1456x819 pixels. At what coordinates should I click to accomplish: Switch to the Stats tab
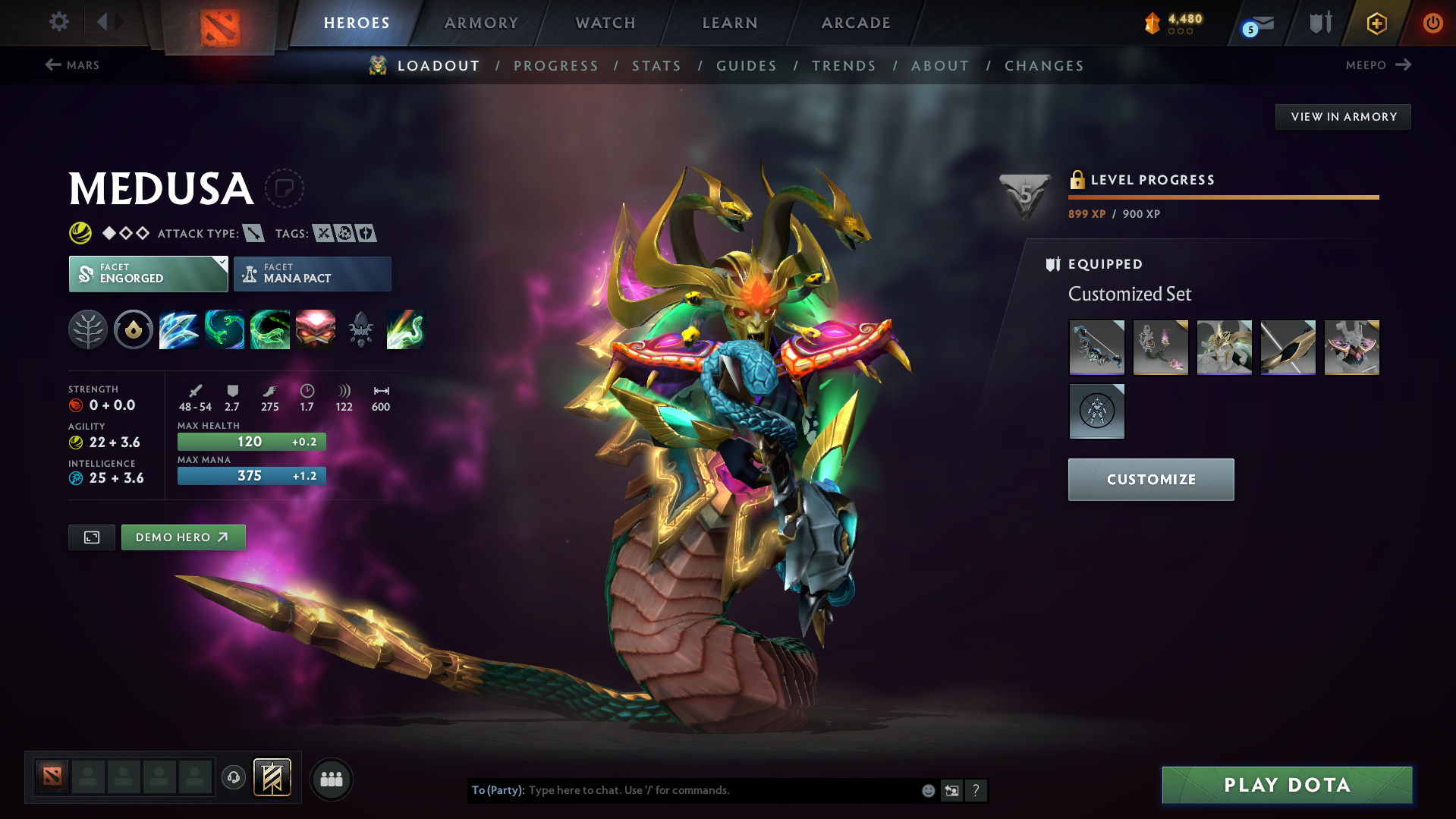coord(656,66)
